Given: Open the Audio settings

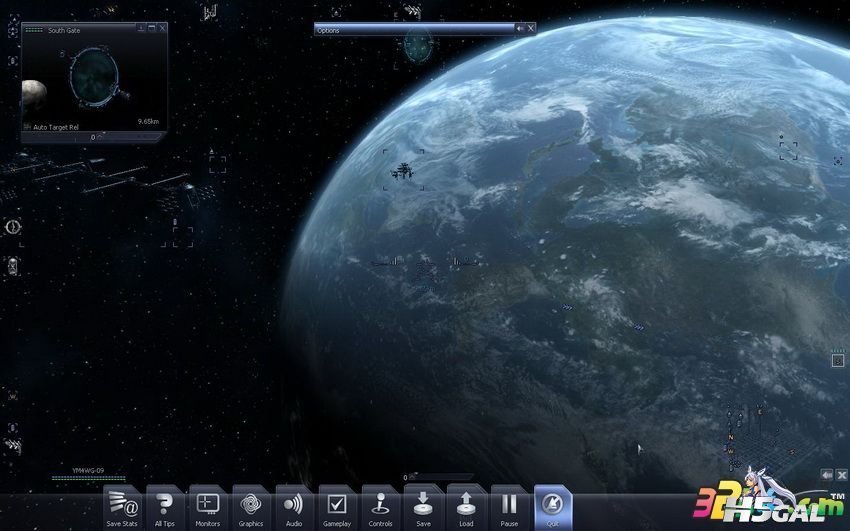Looking at the screenshot, I should [294, 506].
